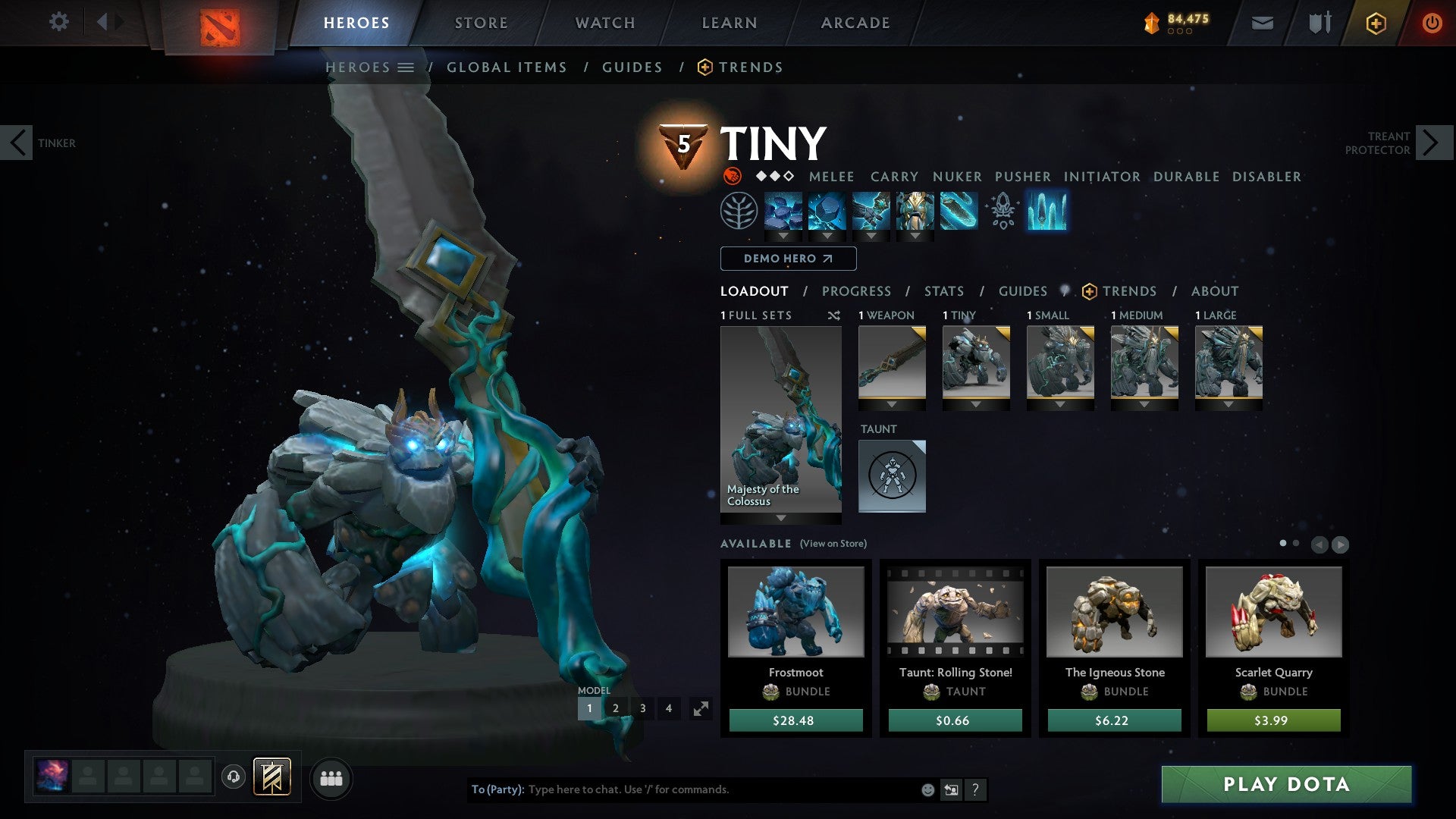Viewport: 1456px width, 819px height.
Task: Open Tiny's talent tree icon
Action: 738,212
